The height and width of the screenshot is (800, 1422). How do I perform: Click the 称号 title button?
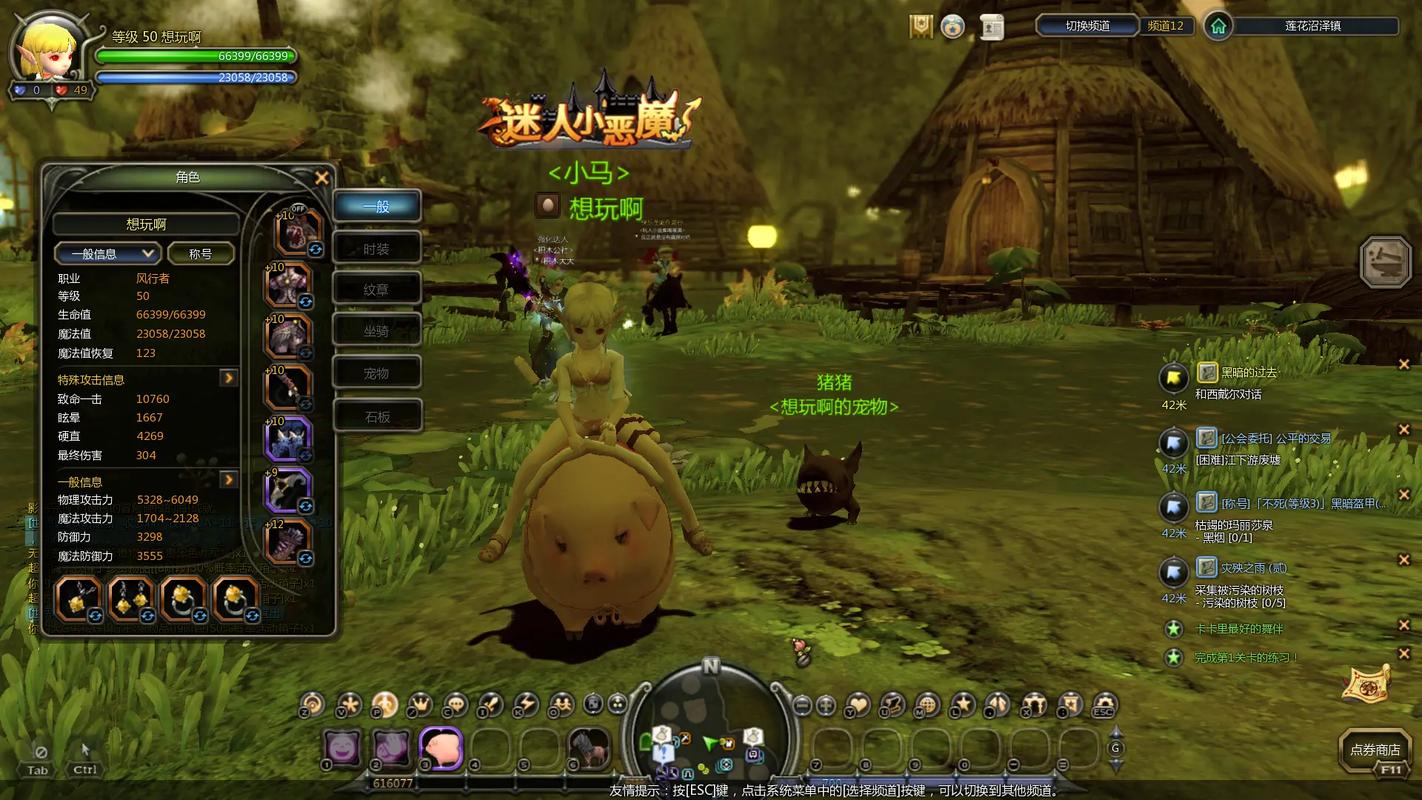click(x=201, y=254)
